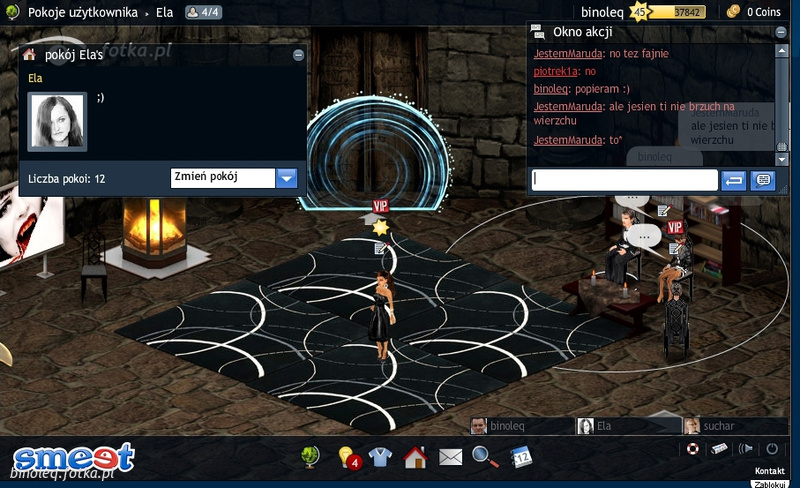Open the blue shirt wardrobe icon
Viewport: 800px width, 488px height.
pyautogui.click(x=380, y=457)
